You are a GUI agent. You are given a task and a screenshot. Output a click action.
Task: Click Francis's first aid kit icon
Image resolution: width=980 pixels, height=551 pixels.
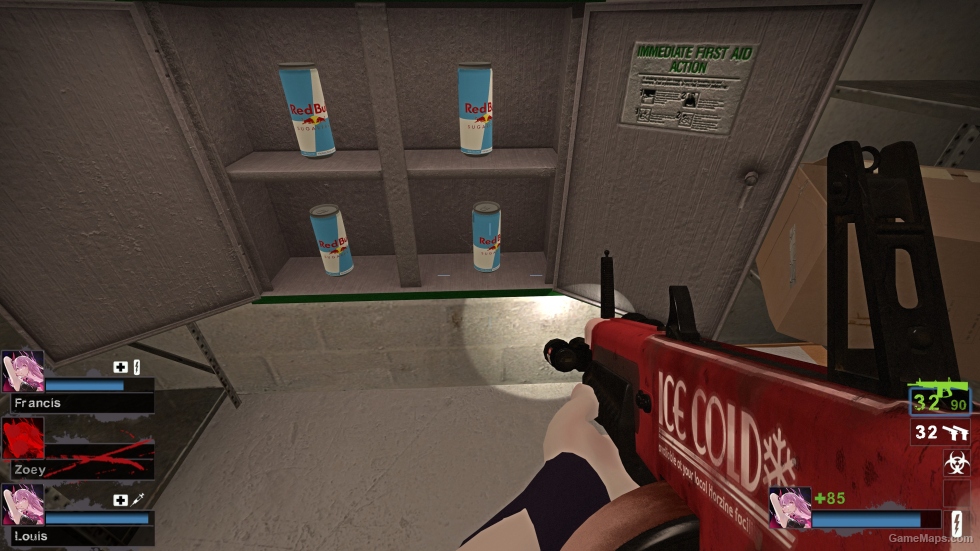coord(121,367)
